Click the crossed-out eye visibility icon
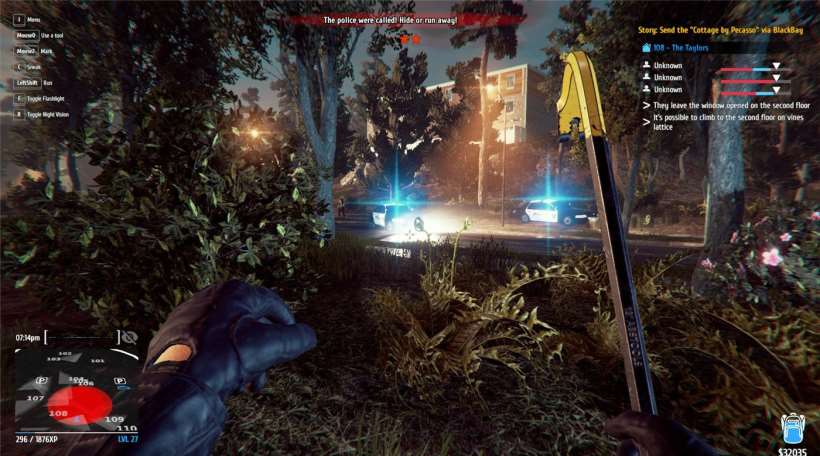 tap(127, 338)
